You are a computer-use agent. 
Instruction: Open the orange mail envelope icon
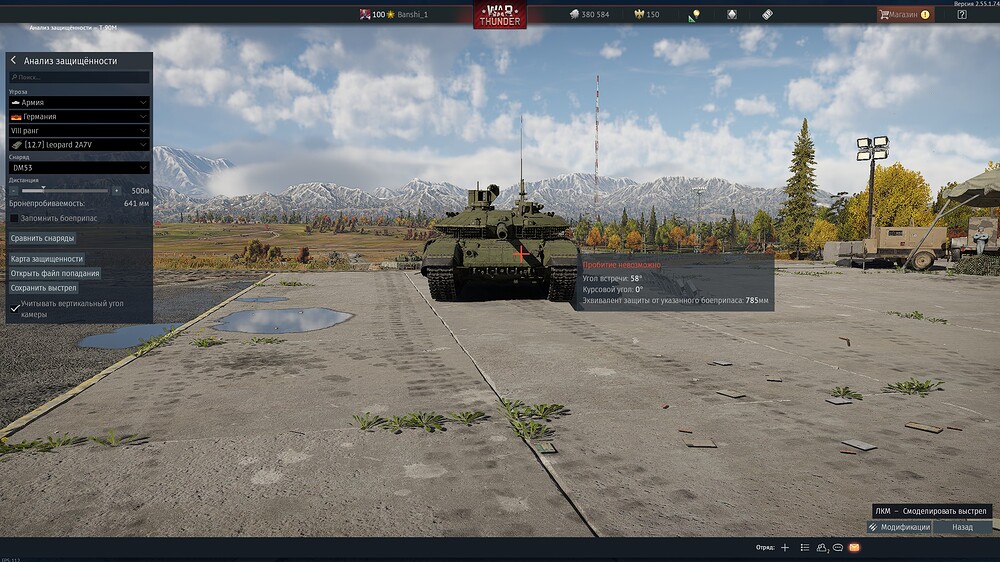(x=855, y=548)
